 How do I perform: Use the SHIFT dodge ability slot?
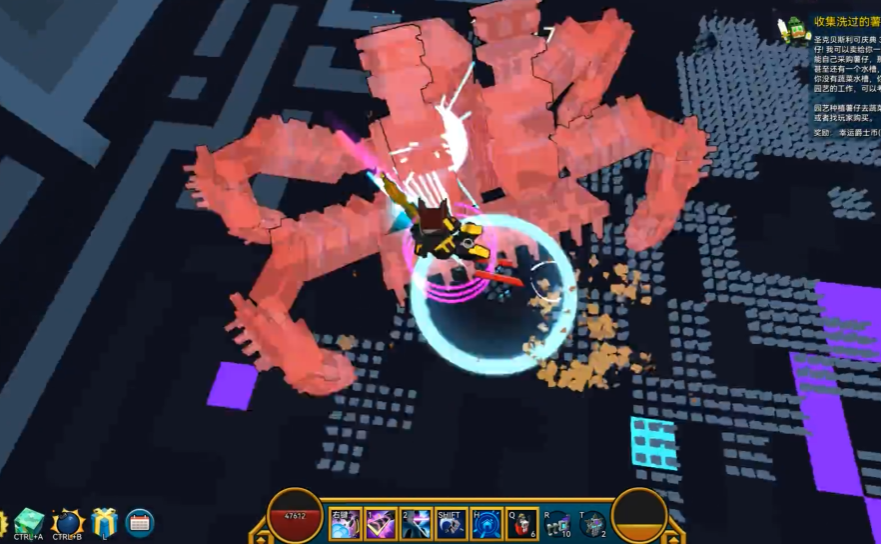451,524
